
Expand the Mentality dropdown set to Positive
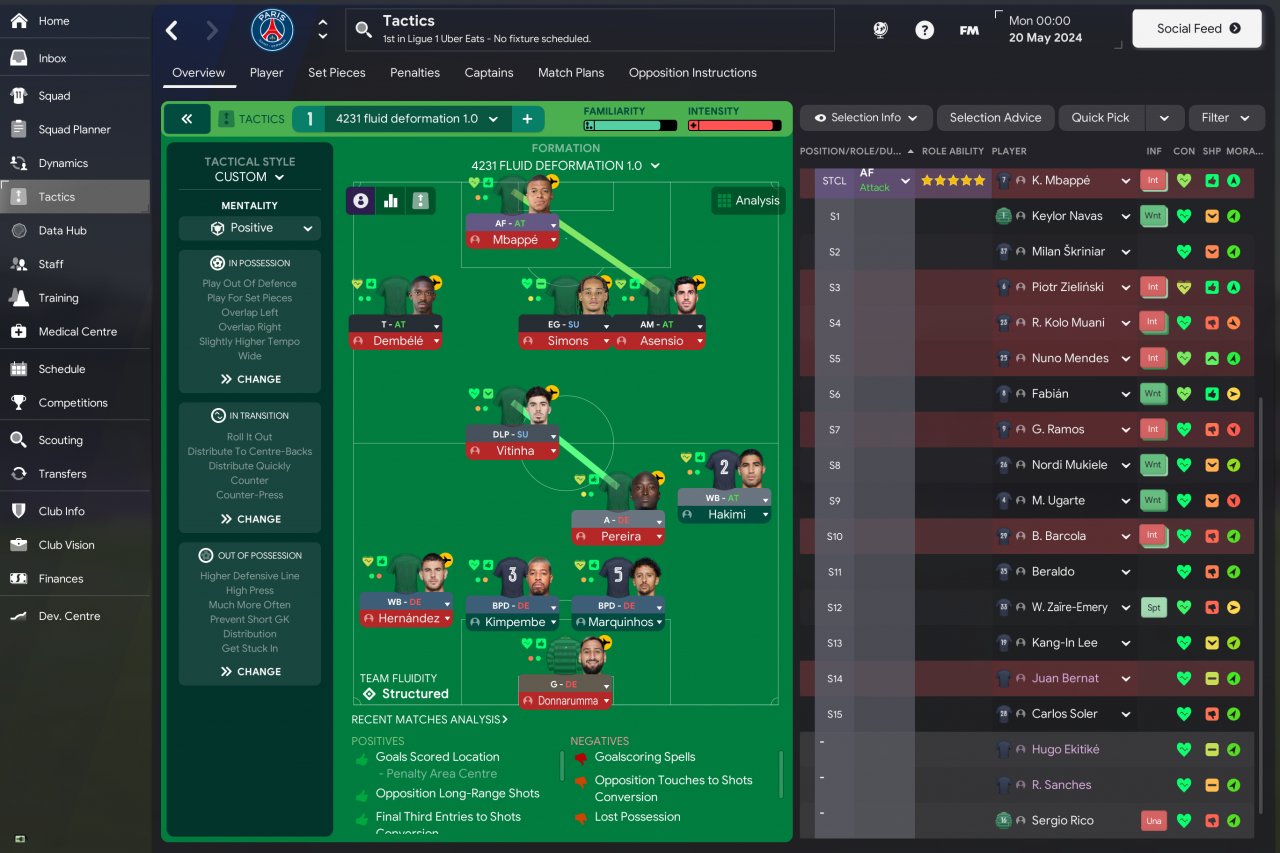pos(250,228)
